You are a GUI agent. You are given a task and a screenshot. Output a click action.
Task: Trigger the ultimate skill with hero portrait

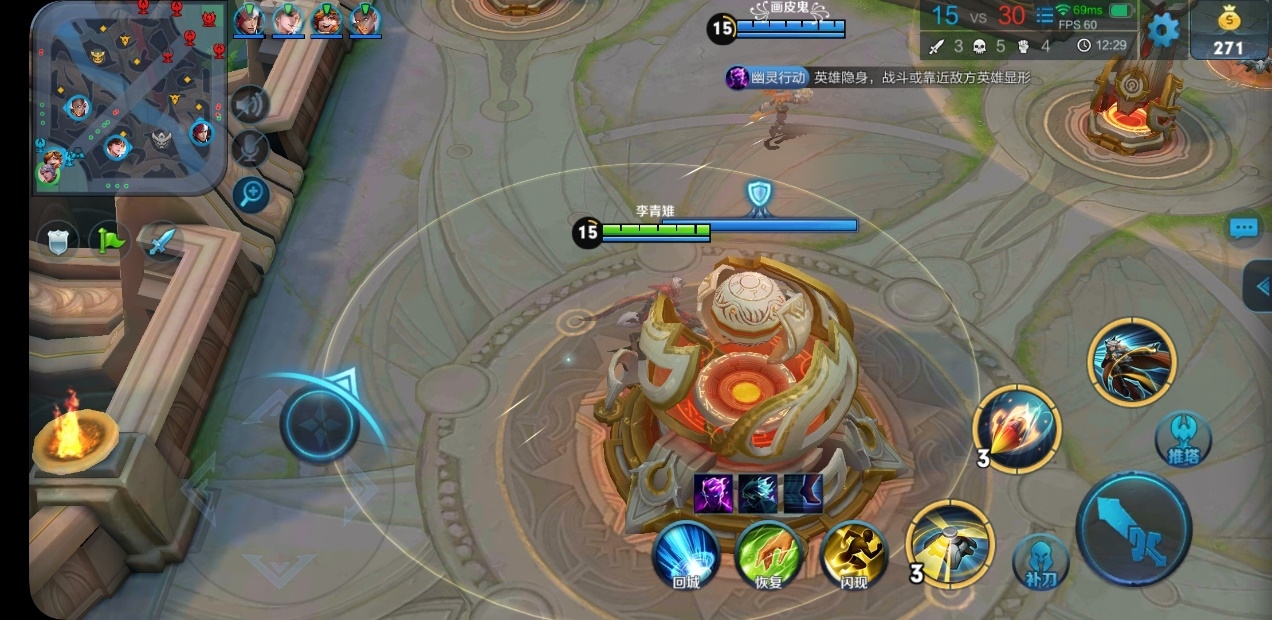coord(1132,361)
